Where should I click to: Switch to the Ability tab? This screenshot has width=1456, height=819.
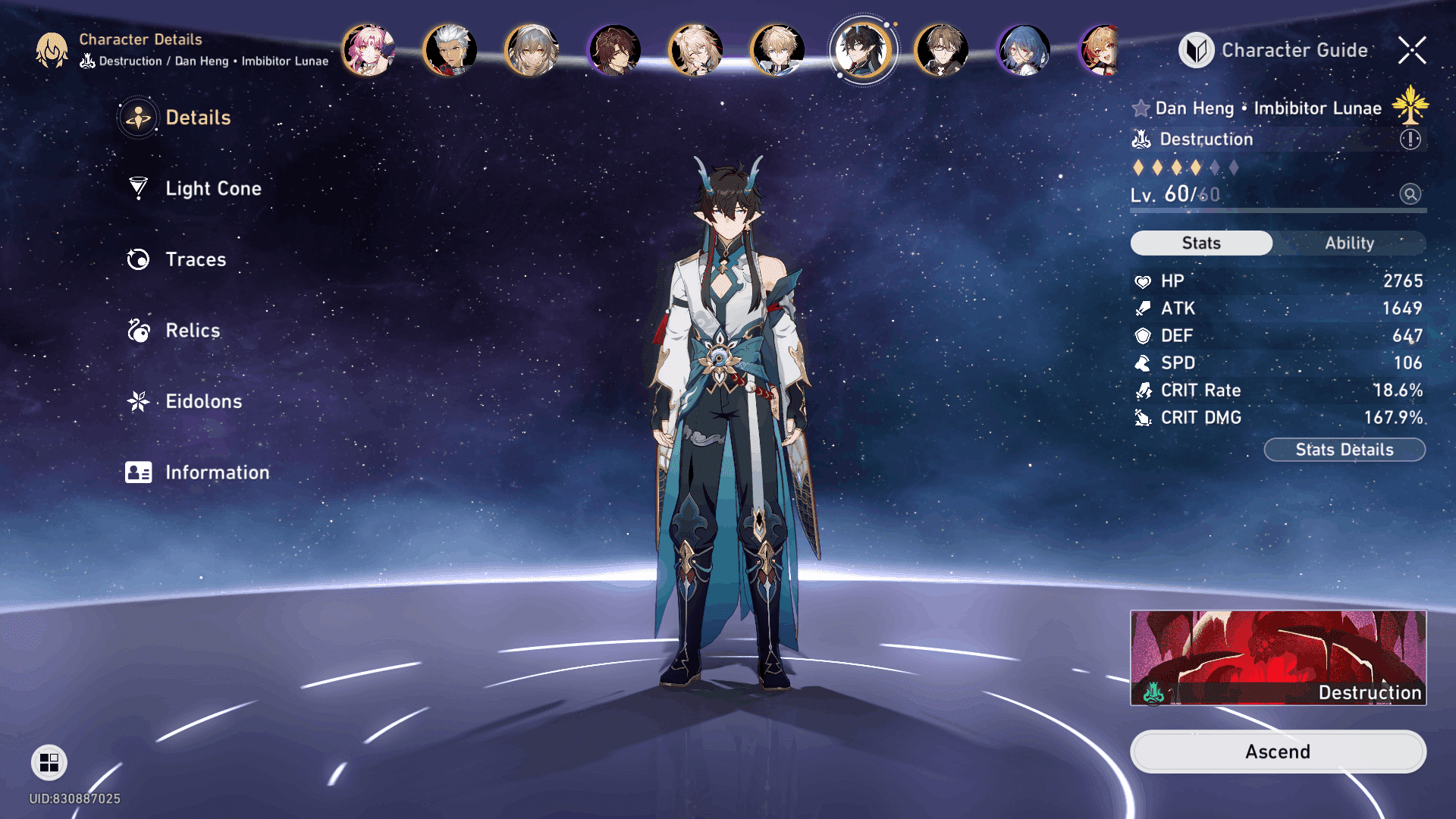(x=1349, y=243)
